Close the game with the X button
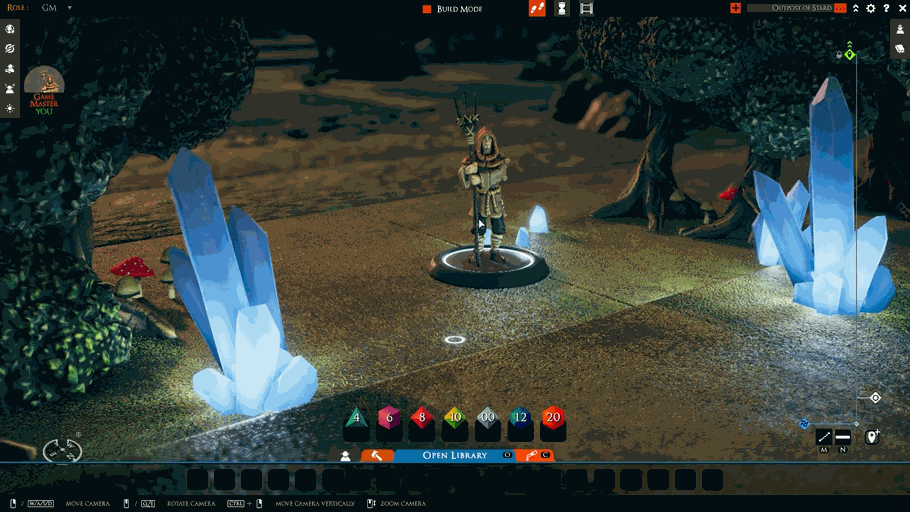 click(x=901, y=8)
